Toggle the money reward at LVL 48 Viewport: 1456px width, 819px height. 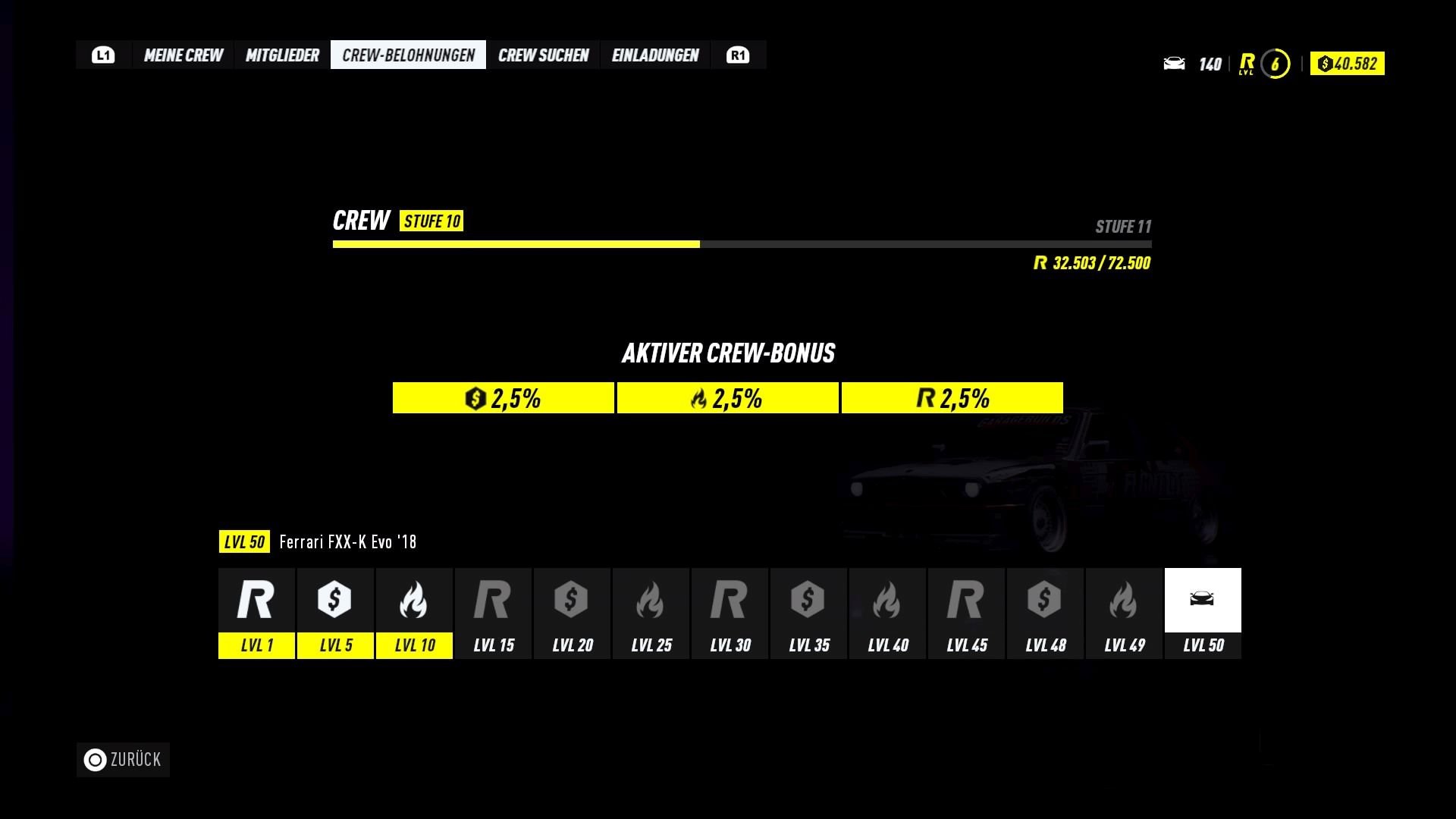(x=1045, y=600)
